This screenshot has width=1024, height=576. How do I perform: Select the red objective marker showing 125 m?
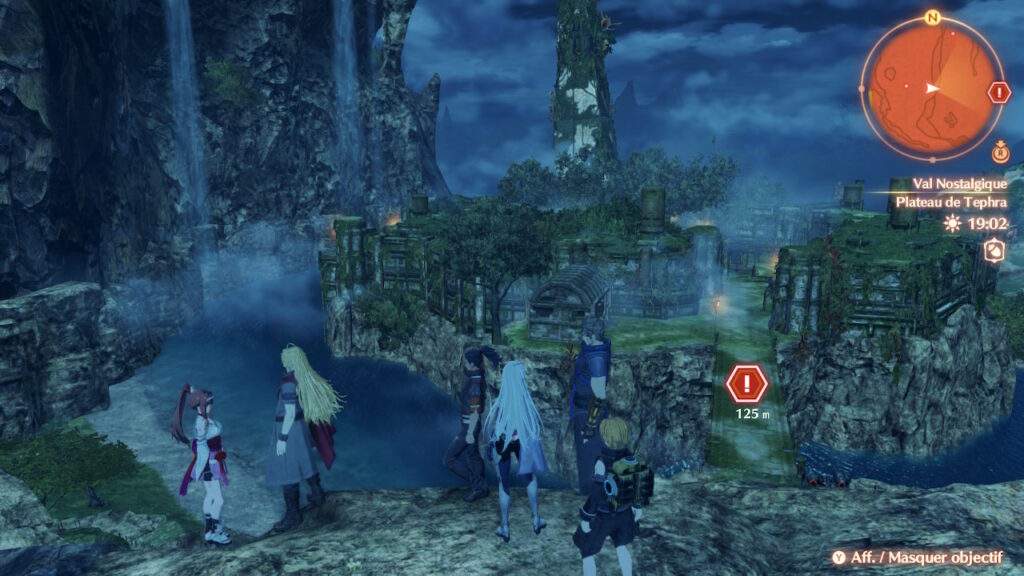(x=745, y=383)
